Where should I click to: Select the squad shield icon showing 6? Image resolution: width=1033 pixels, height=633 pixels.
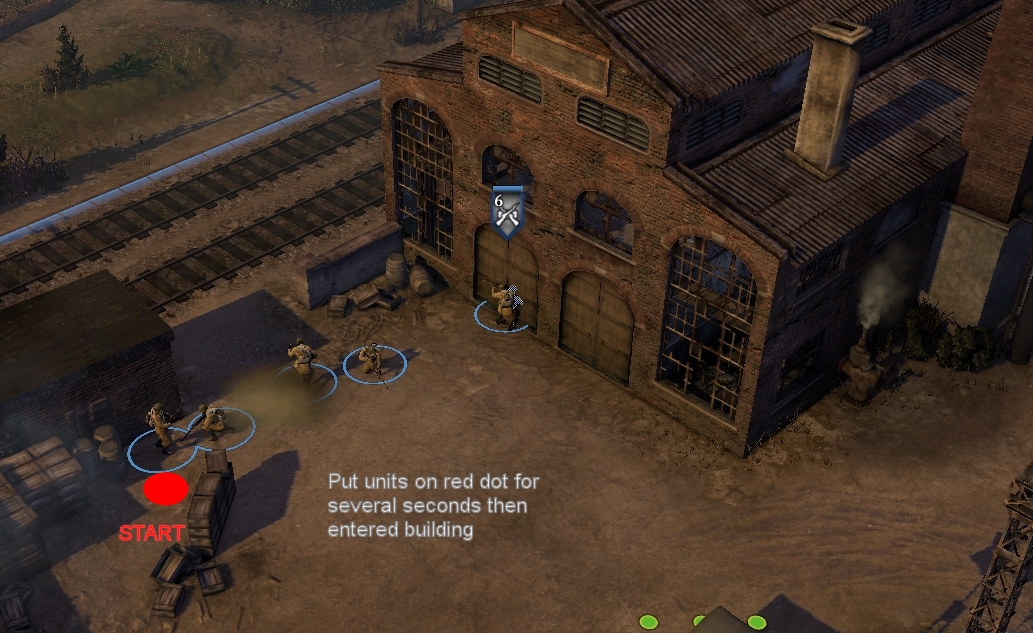507,212
